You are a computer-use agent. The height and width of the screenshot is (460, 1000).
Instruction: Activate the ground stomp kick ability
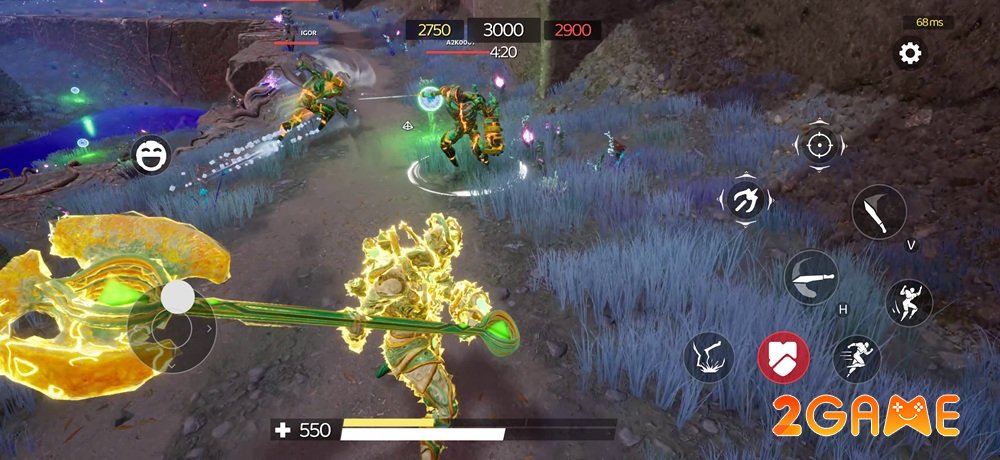tap(709, 357)
